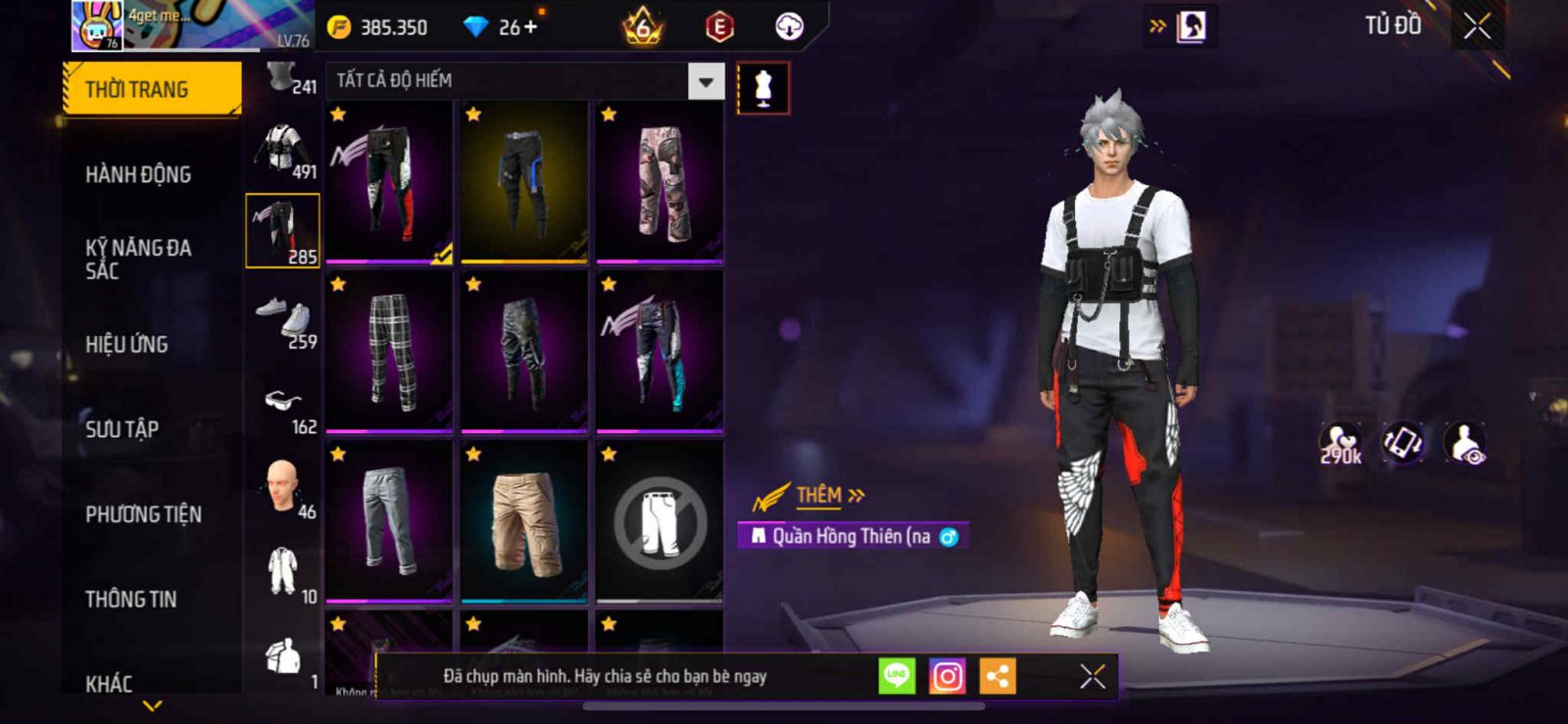The image size is (1568, 724).
Task: Share screenshot to Instagram
Action: point(947,676)
